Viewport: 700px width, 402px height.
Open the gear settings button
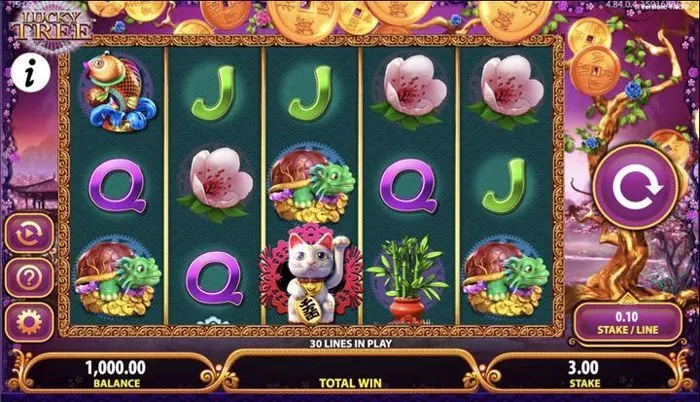(x=28, y=322)
